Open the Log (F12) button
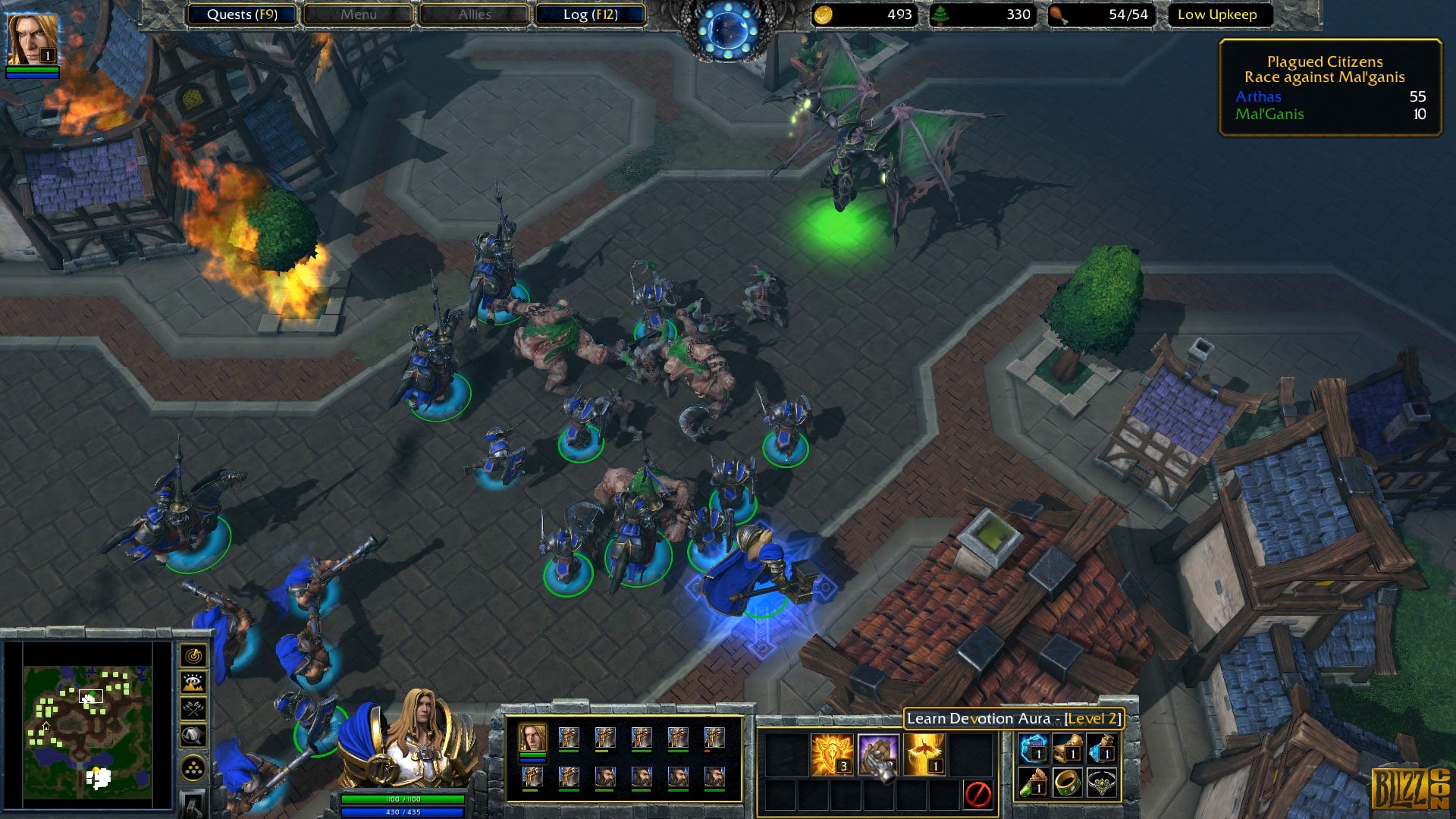 [x=590, y=14]
